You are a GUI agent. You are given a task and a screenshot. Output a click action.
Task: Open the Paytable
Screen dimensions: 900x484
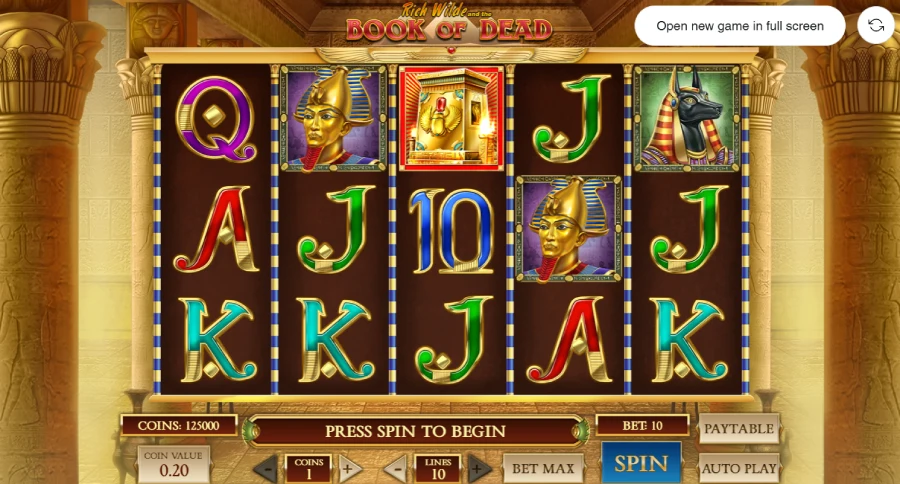coord(739,429)
